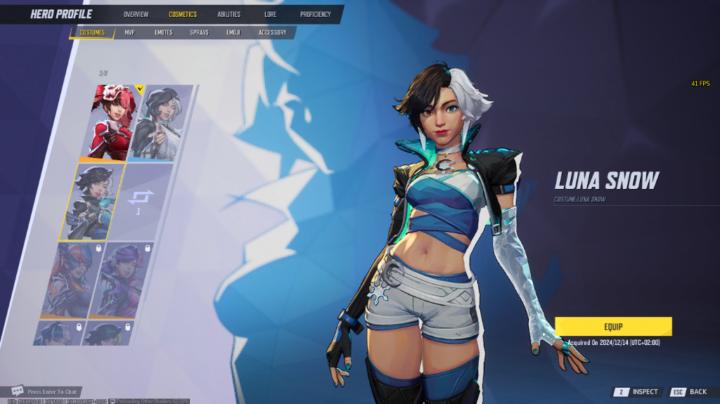Click the chat box at bottom left

50,391
